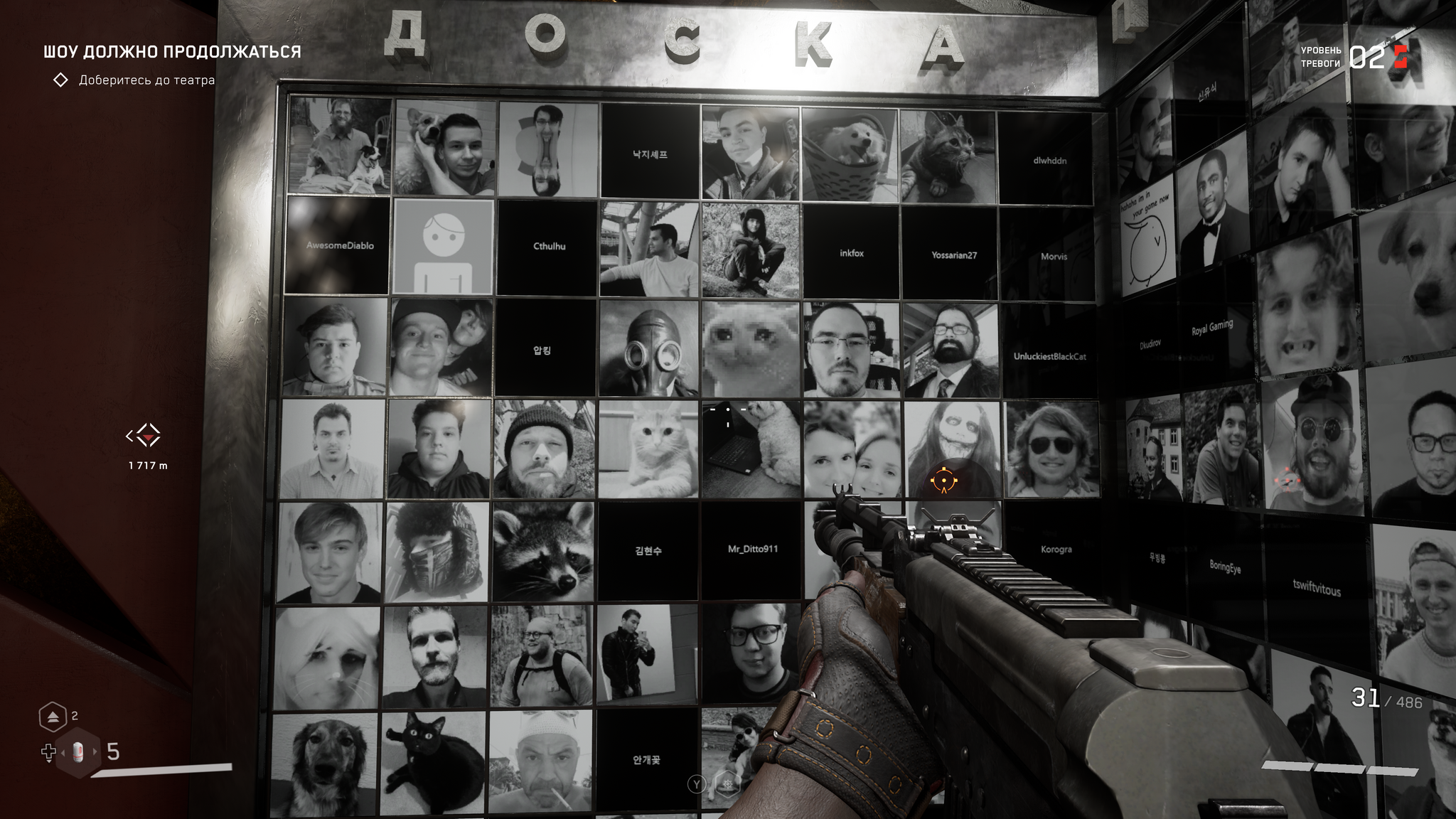The height and width of the screenshot is (819, 1456).
Task: Click the objective waypoint marker at 1717 m
Action: pyautogui.click(x=147, y=435)
